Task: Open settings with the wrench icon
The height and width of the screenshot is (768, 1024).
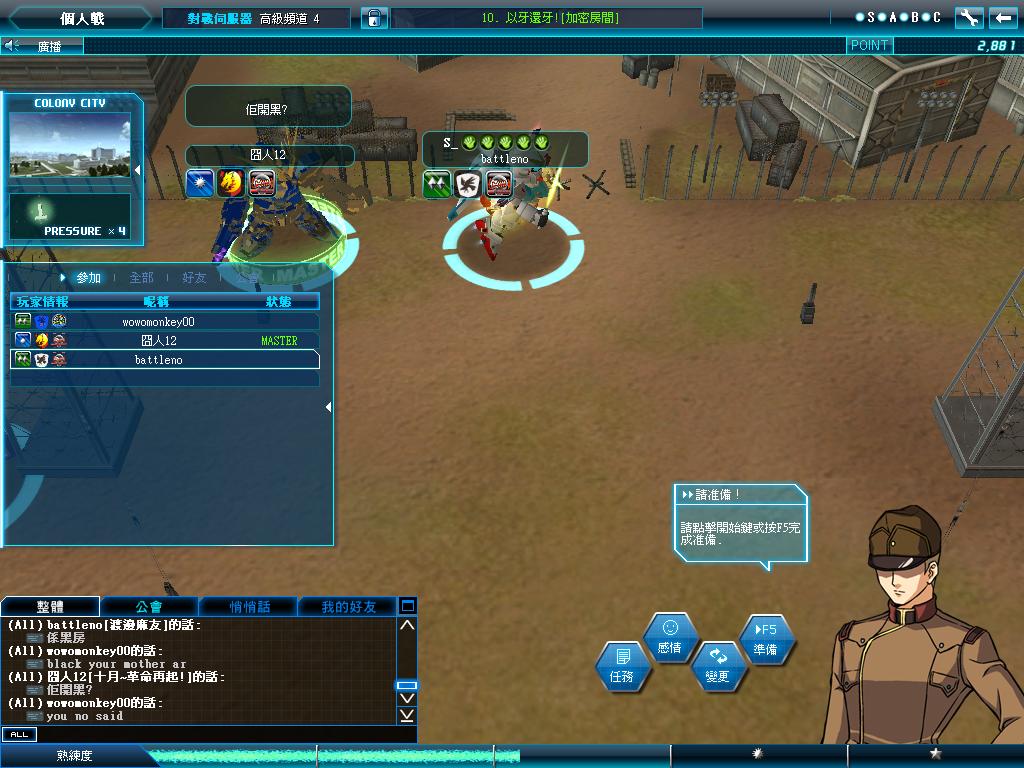Action: (968, 18)
